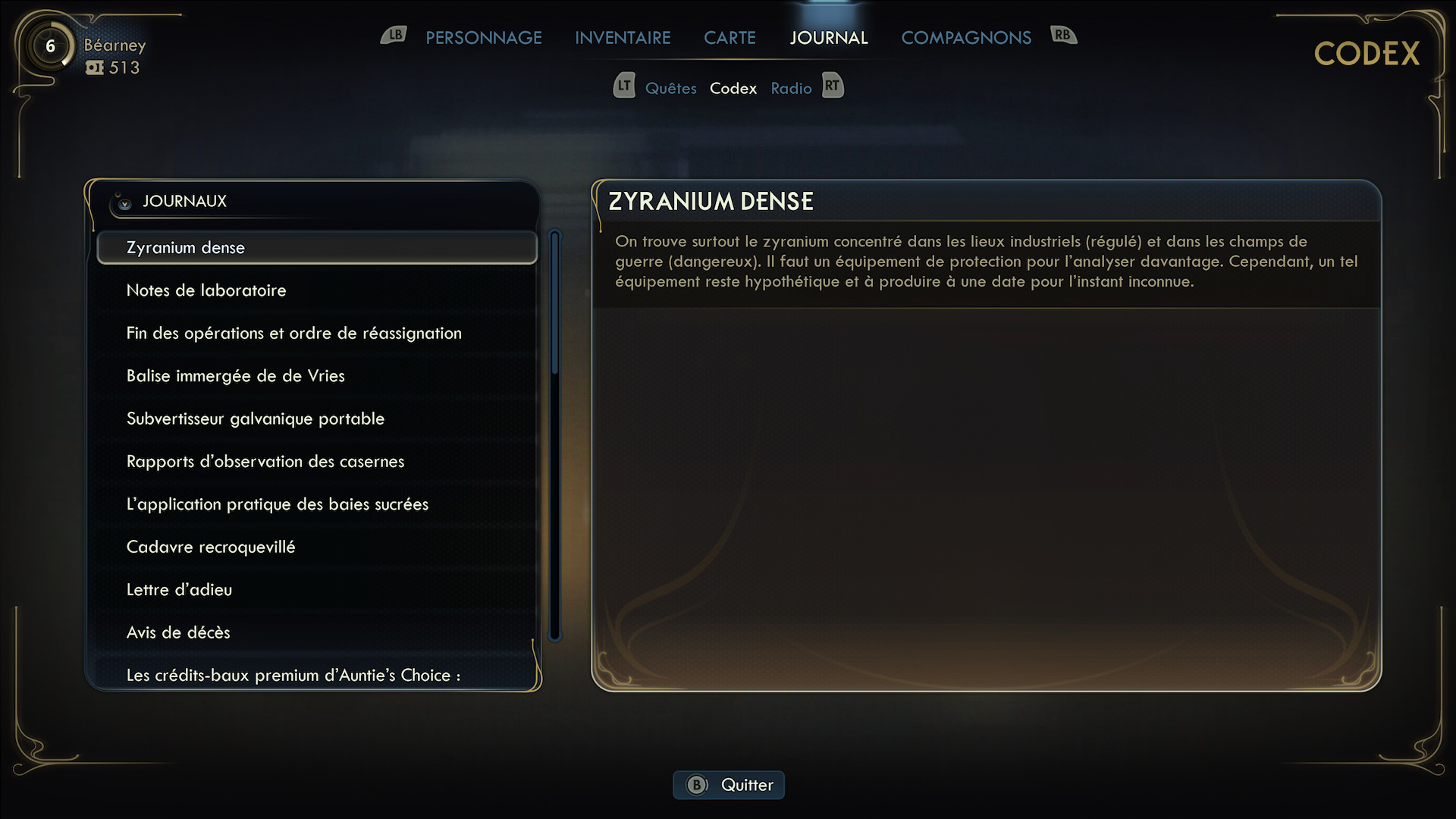This screenshot has height=819, width=1456.
Task: Click the Quitter button
Action: 729,785
